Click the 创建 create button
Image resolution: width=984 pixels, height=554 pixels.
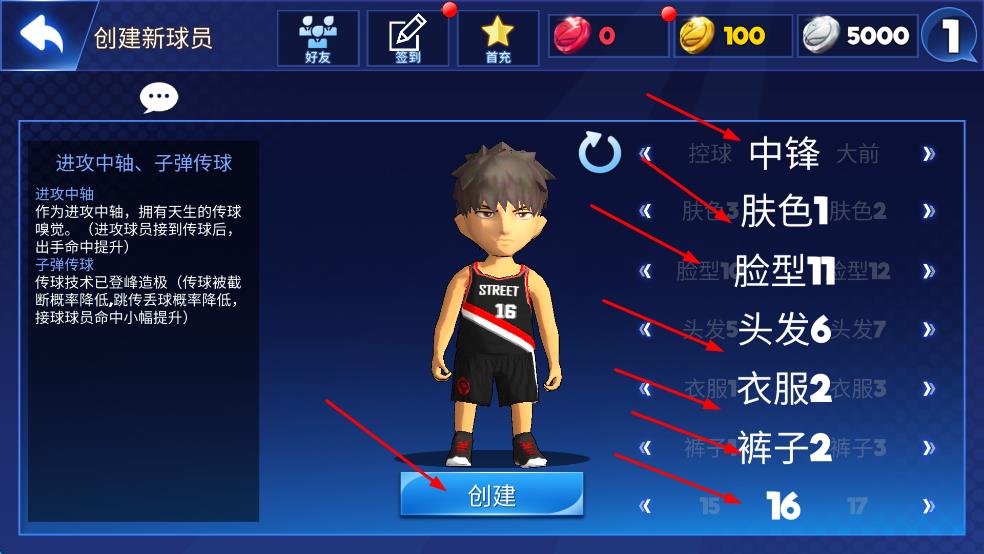[x=491, y=494]
